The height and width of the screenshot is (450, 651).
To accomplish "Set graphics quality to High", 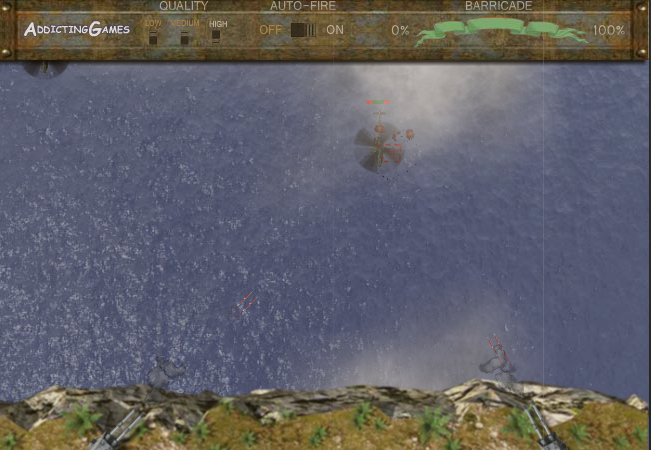I will click(x=216, y=36).
